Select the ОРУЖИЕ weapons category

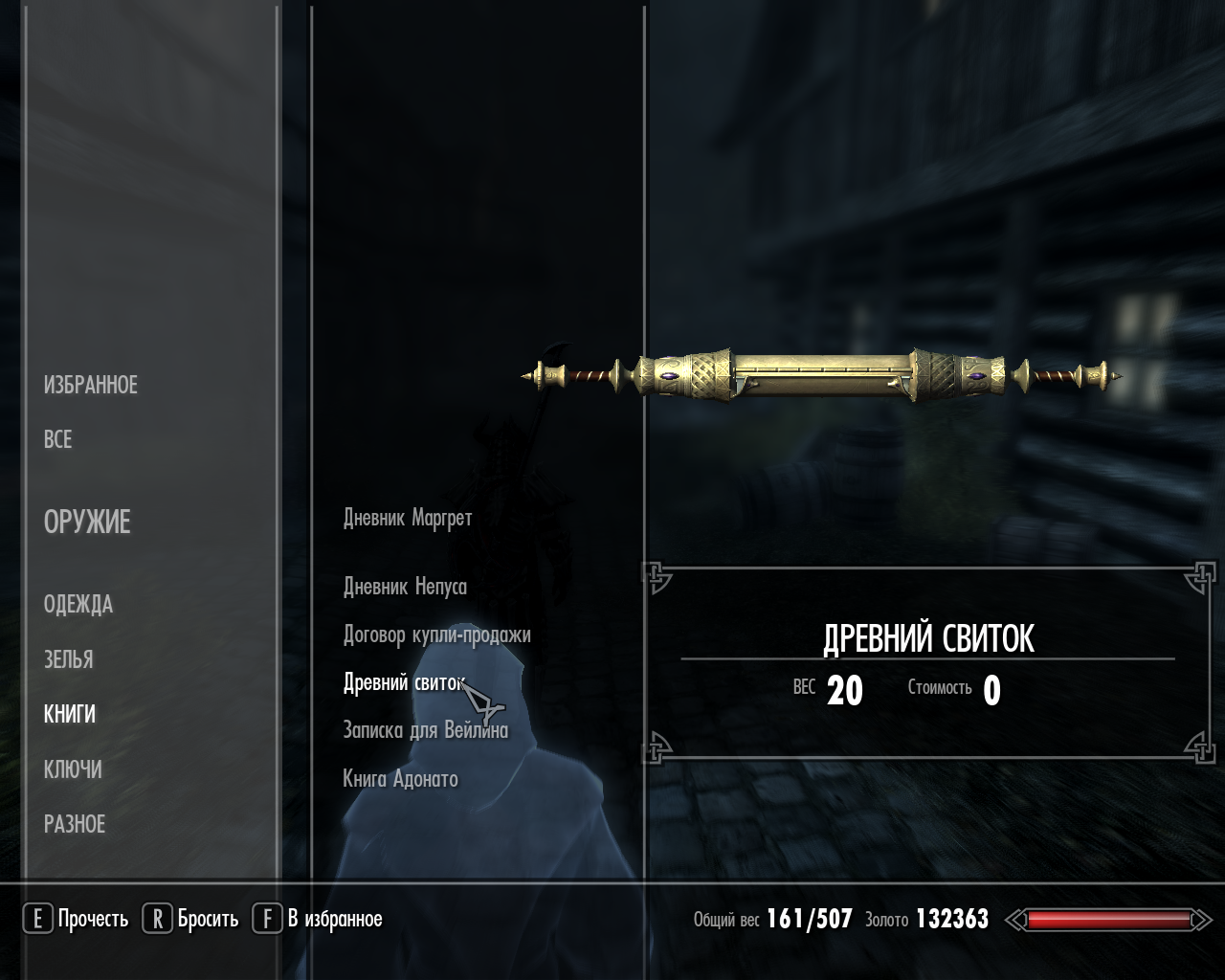87,523
